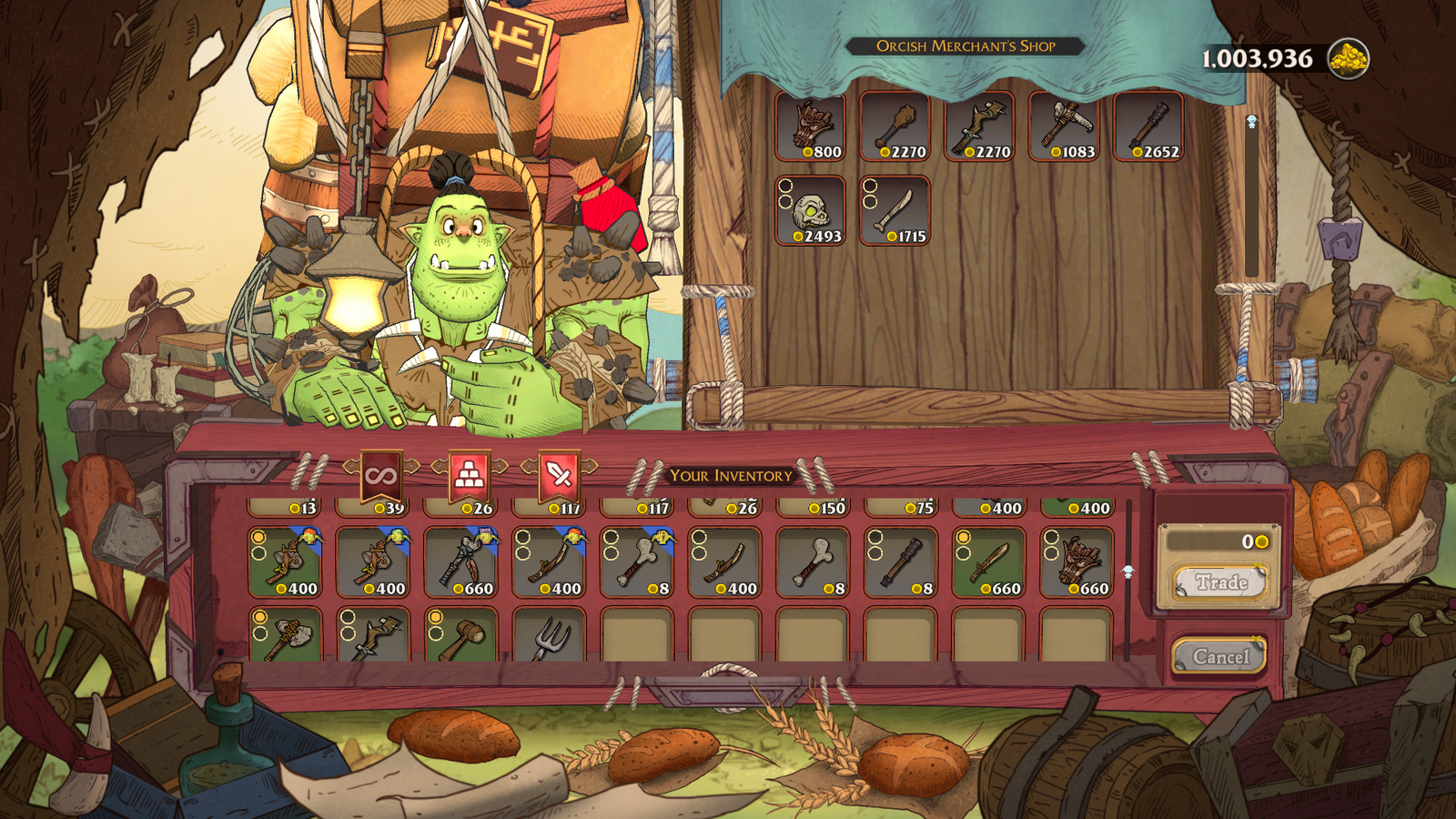The height and width of the screenshot is (819, 1456).
Task: Click the inventory scrollbar handle
Action: (1128, 571)
